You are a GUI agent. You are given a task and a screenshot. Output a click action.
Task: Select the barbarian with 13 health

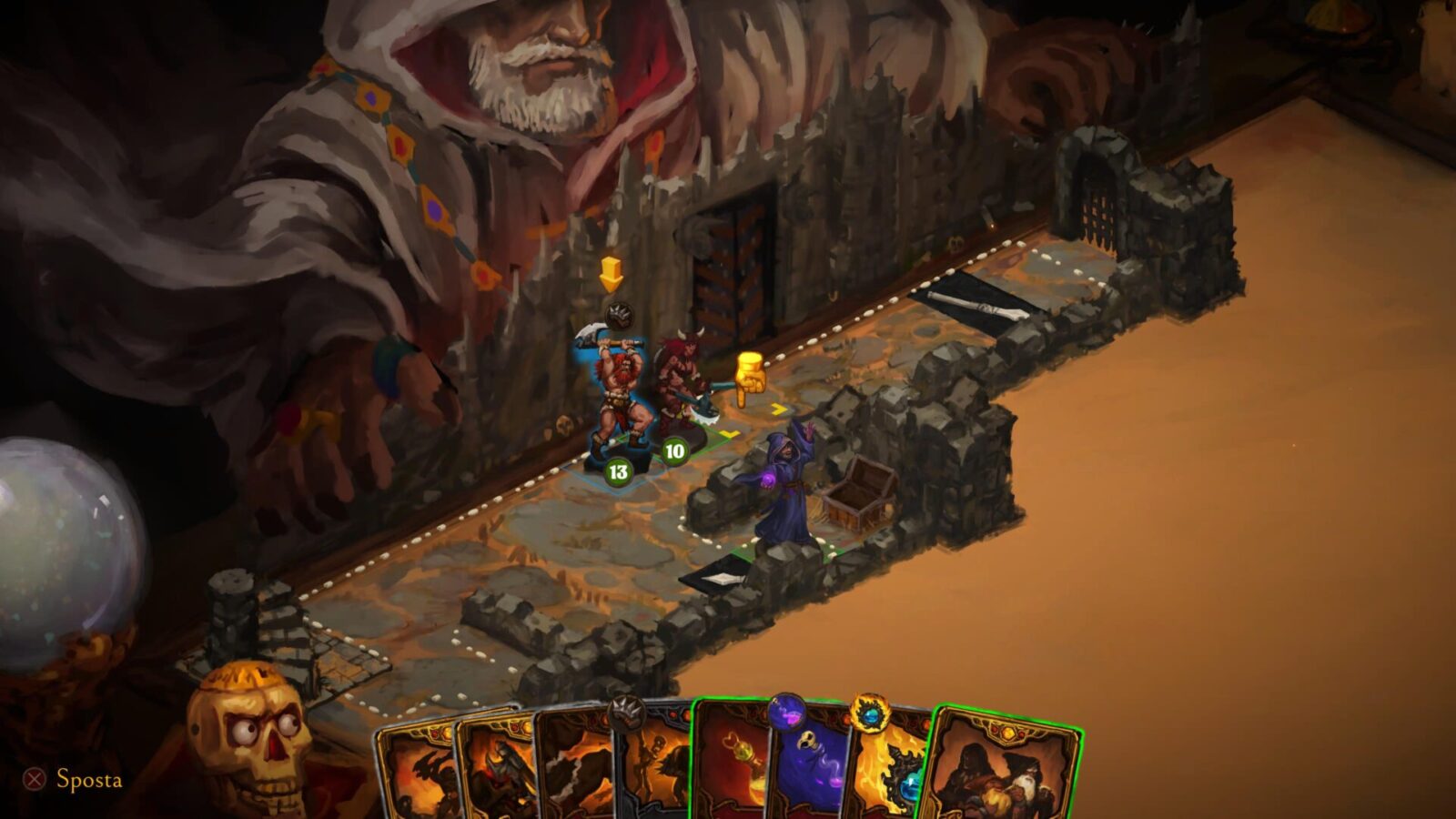coord(619,400)
